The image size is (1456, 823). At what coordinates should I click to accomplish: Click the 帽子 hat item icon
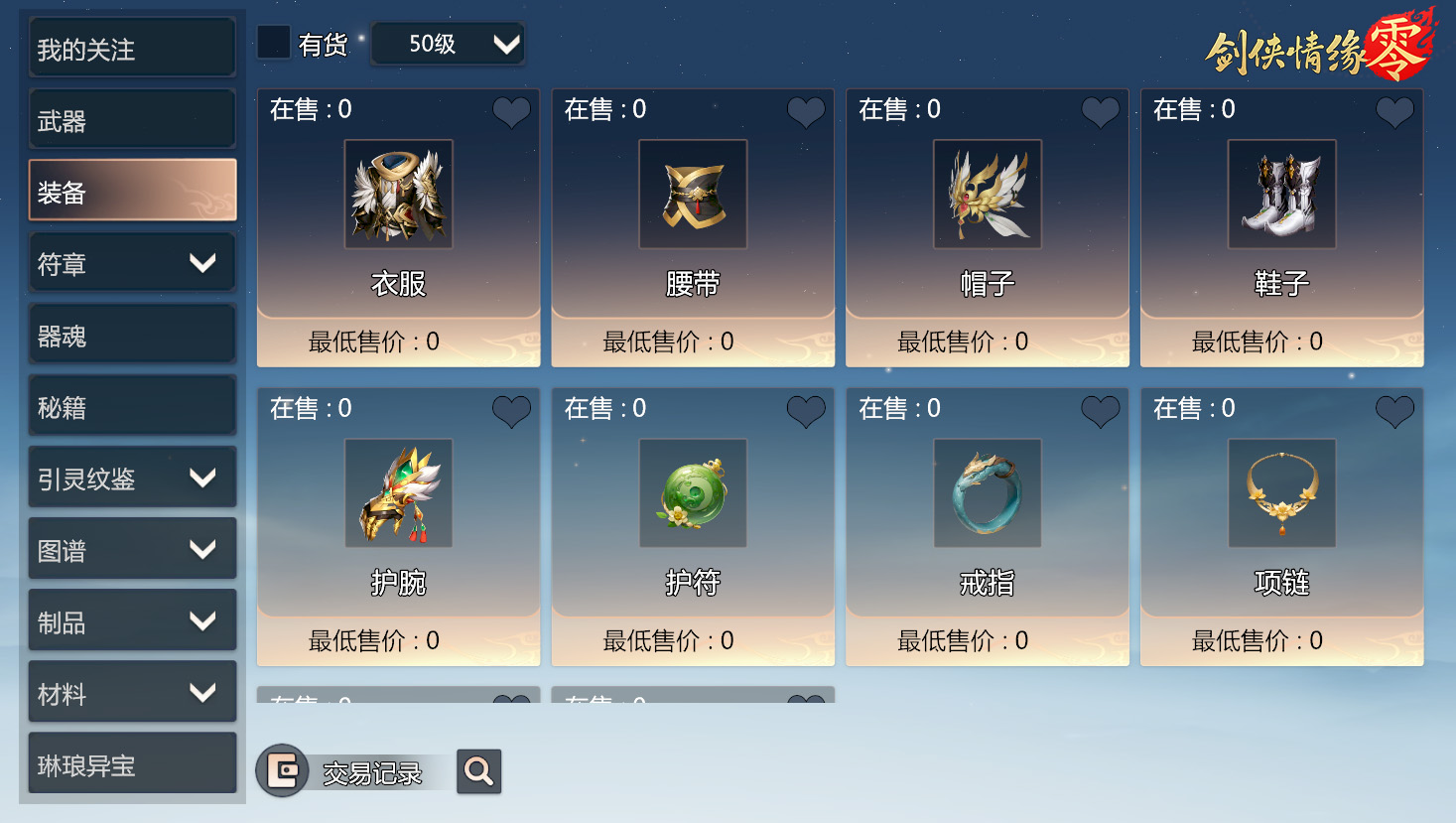[987, 195]
